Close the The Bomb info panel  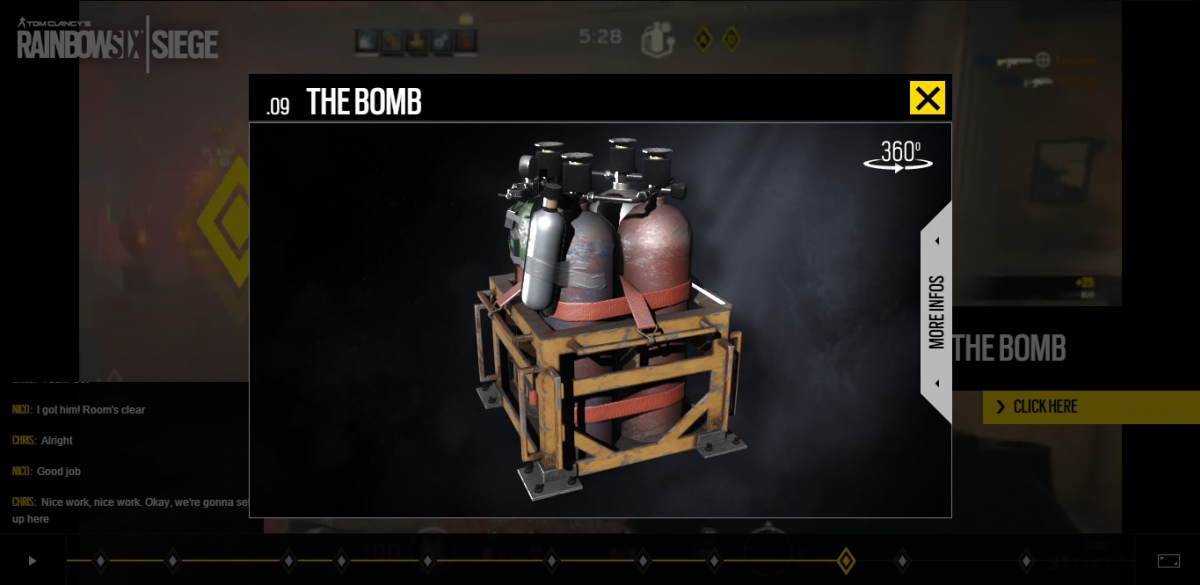(927, 98)
